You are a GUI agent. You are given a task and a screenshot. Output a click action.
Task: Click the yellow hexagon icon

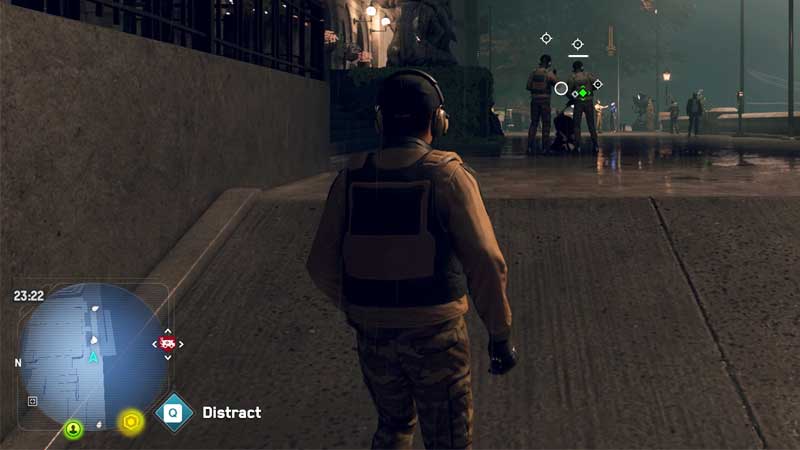130,423
